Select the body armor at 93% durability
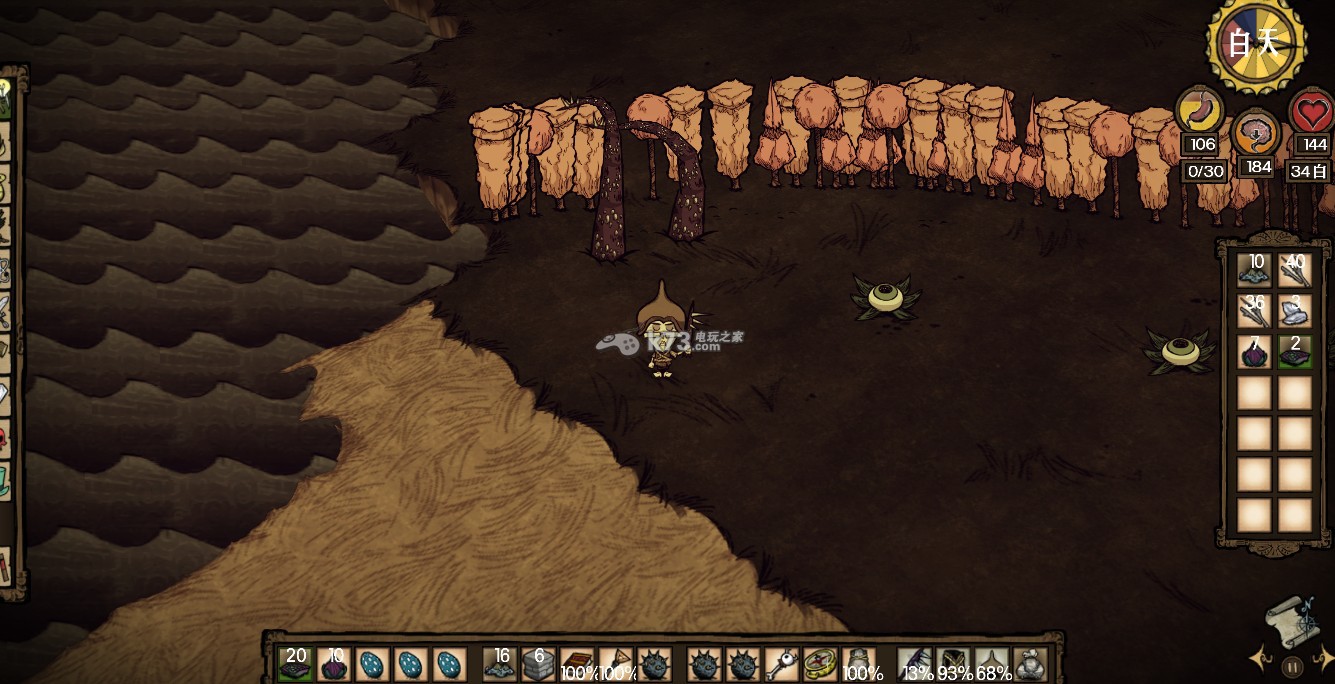The height and width of the screenshot is (684, 1335). click(x=953, y=664)
